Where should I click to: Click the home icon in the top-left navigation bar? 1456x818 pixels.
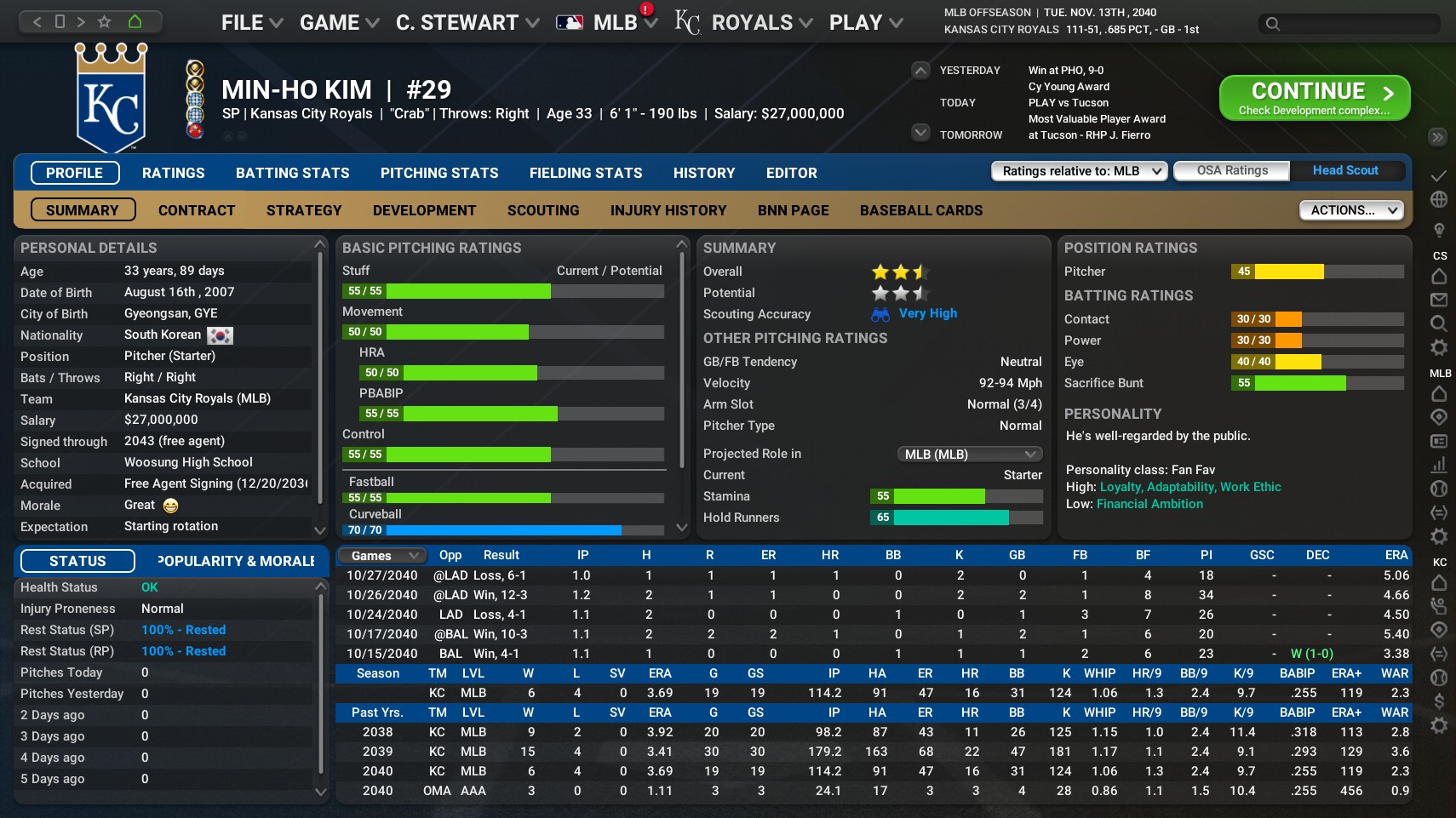pos(135,21)
